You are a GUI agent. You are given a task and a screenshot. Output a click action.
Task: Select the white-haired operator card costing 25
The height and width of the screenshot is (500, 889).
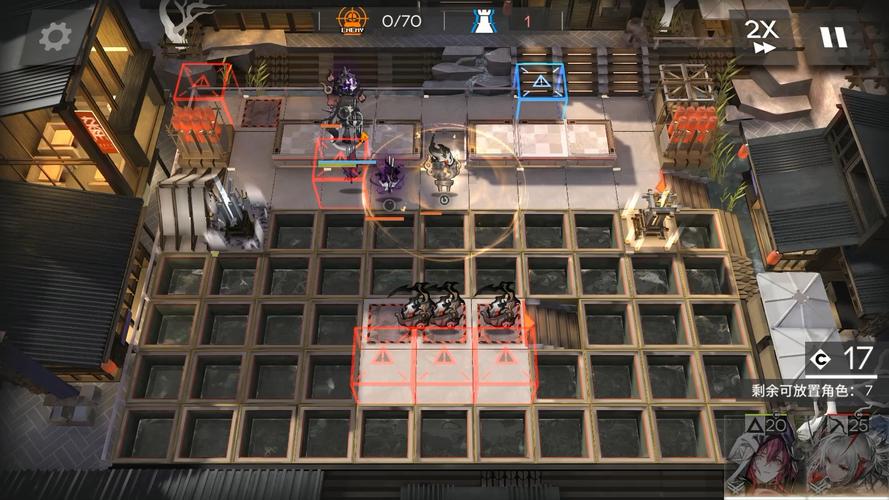(x=846, y=456)
